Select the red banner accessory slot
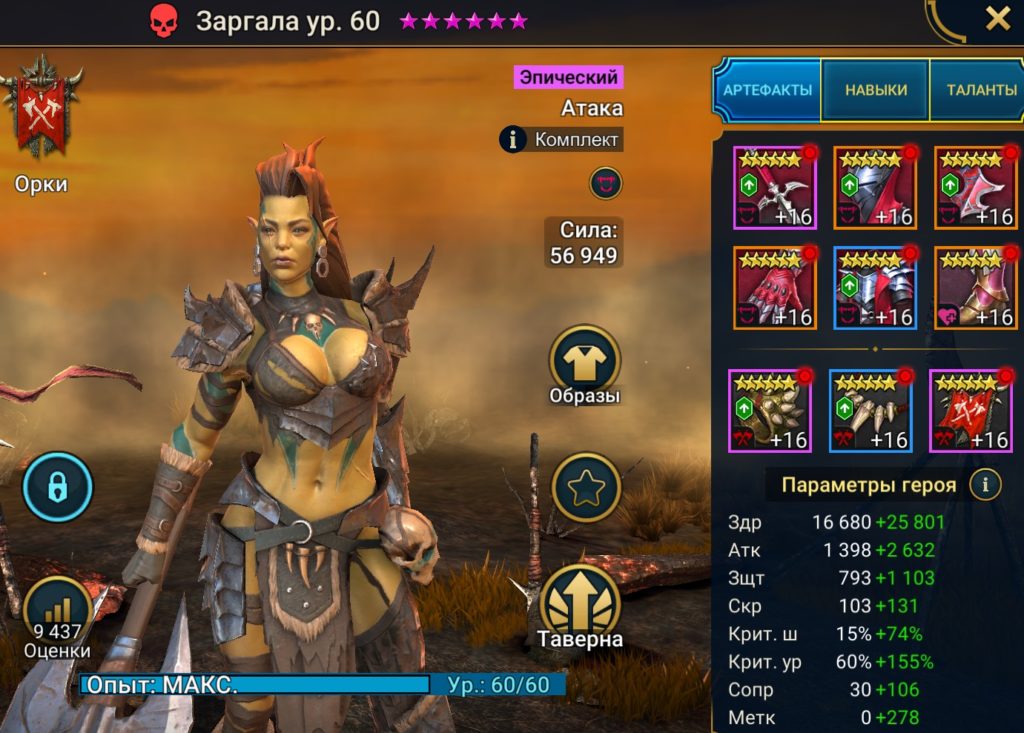Viewport: 1024px width, 733px height. pos(971,411)
